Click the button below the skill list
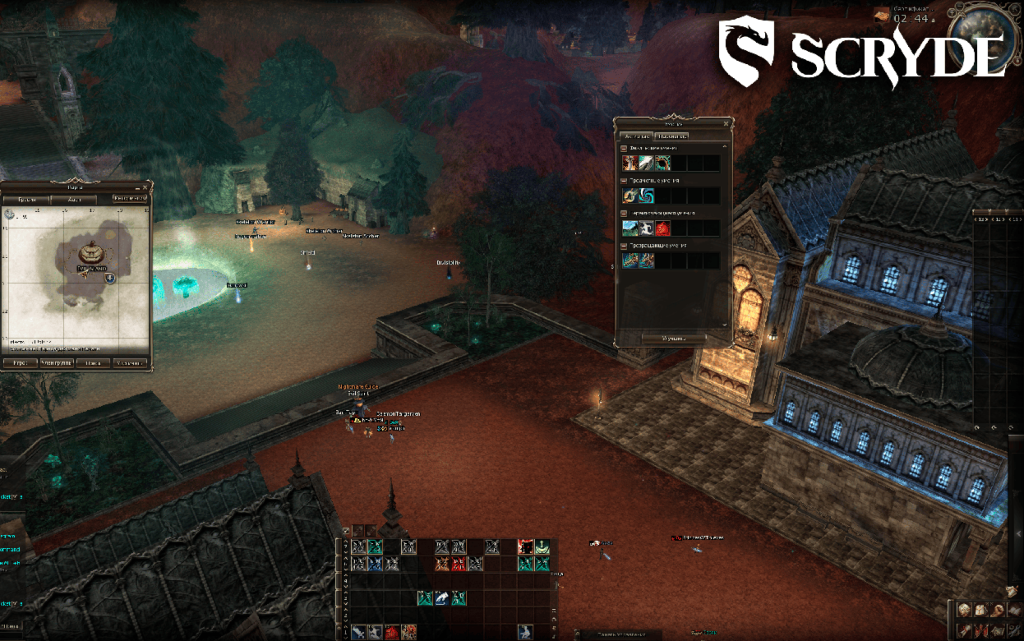This screenshot has height=641, width=1024. [673, 338]
